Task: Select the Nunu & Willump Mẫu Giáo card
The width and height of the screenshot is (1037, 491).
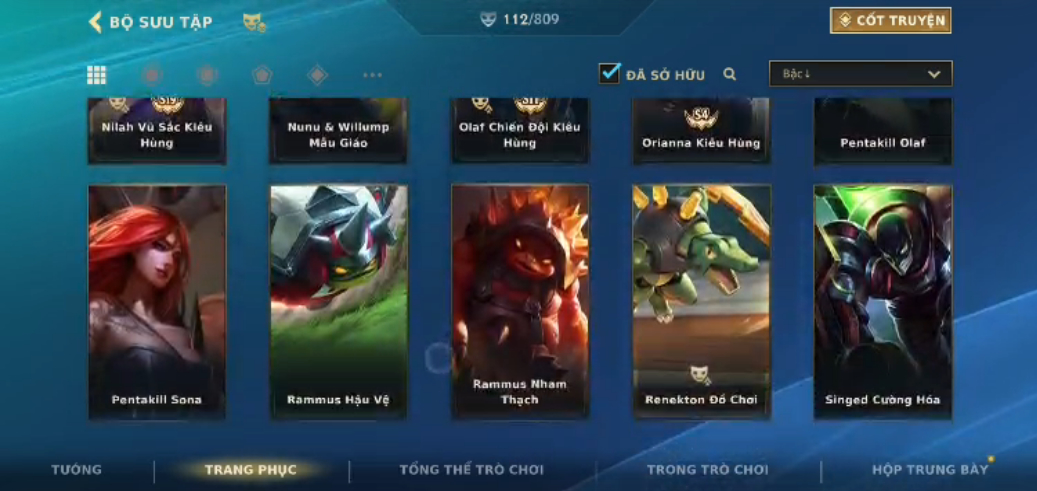Action: 339,132
